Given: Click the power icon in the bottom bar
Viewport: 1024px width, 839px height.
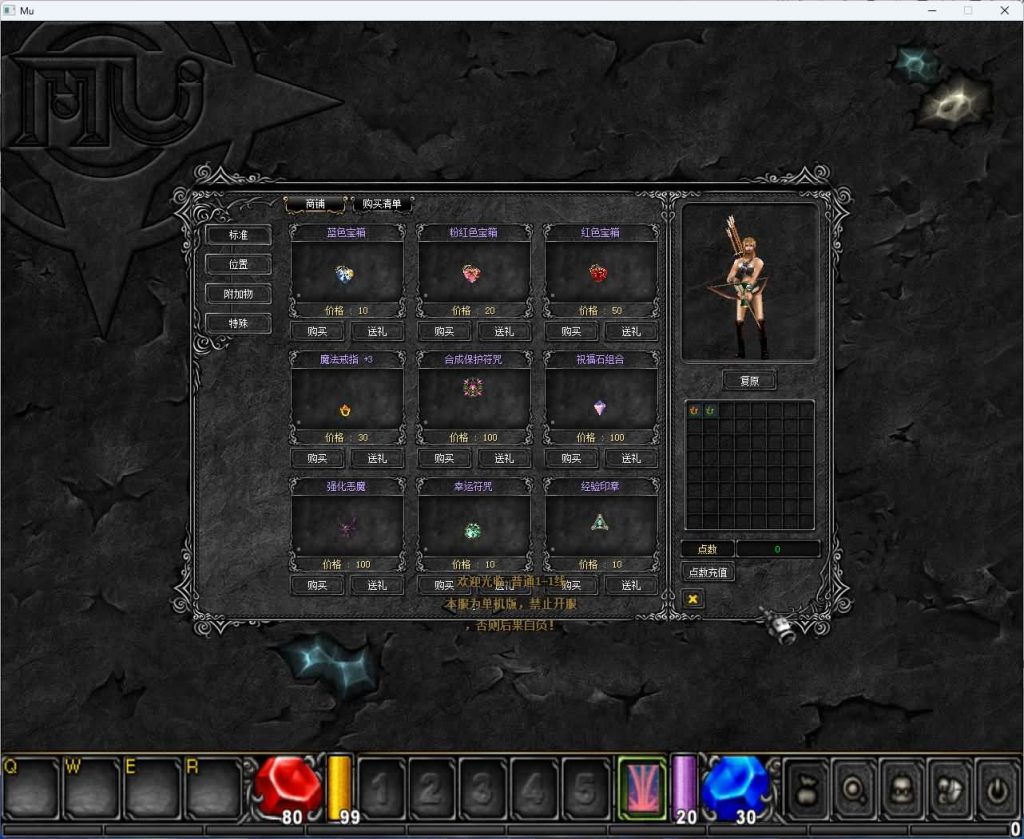Looking at the screenshot, I should [996, 789].
